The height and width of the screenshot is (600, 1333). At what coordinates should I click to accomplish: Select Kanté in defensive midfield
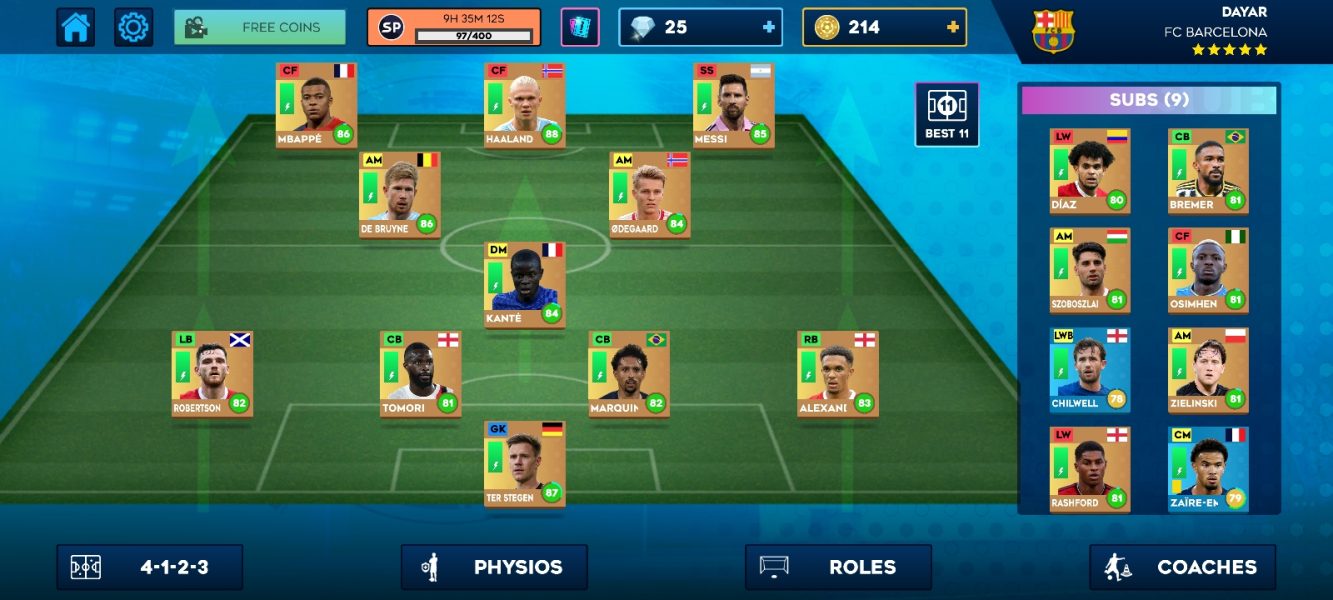pyautogui.click(x=525, y=284)
